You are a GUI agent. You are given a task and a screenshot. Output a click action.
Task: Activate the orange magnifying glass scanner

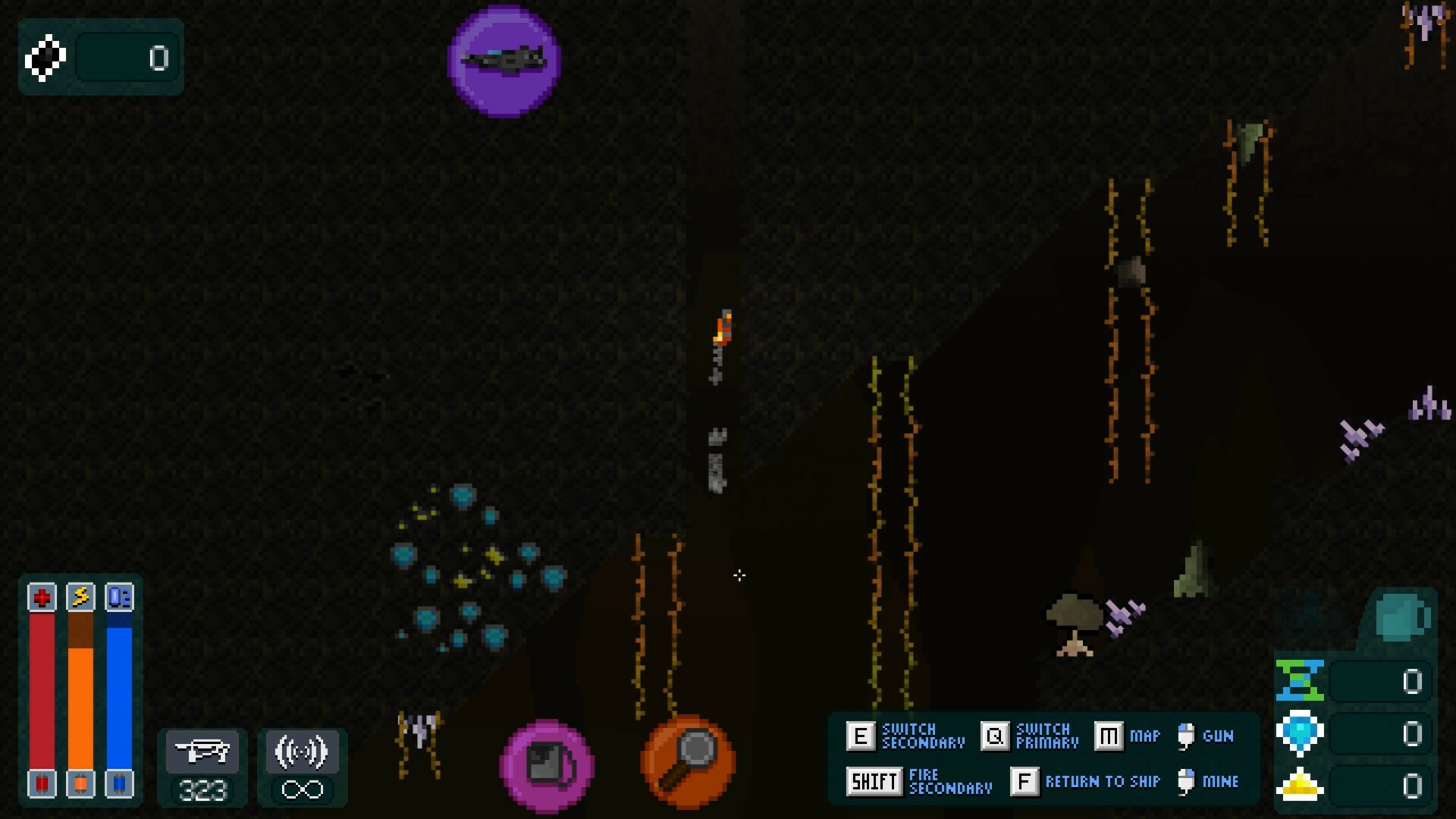pyautogui.click(x=688, y=761)
